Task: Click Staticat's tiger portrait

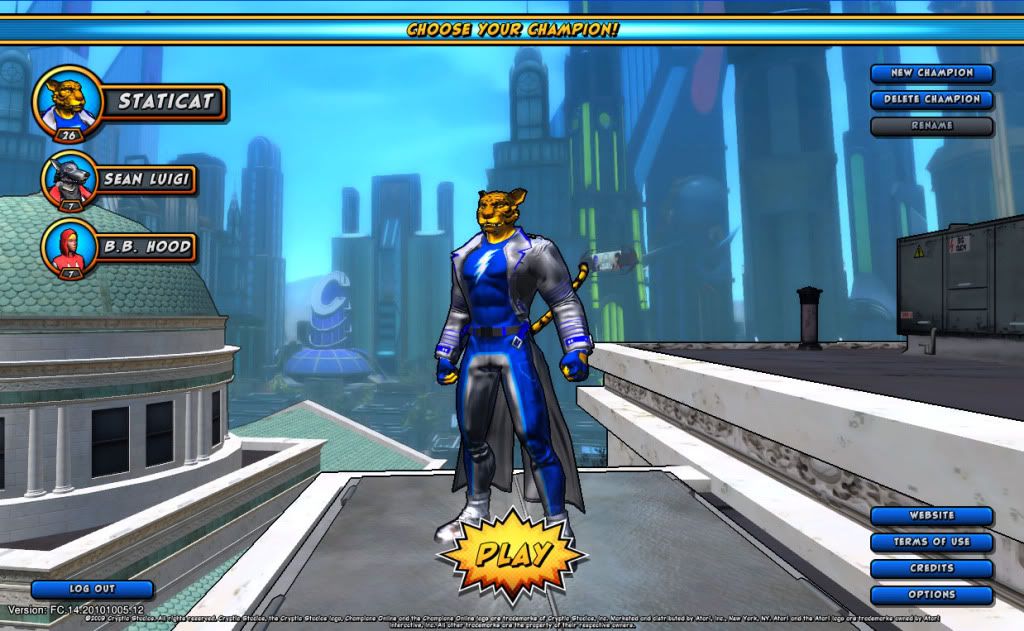Action: coord(68,102)
